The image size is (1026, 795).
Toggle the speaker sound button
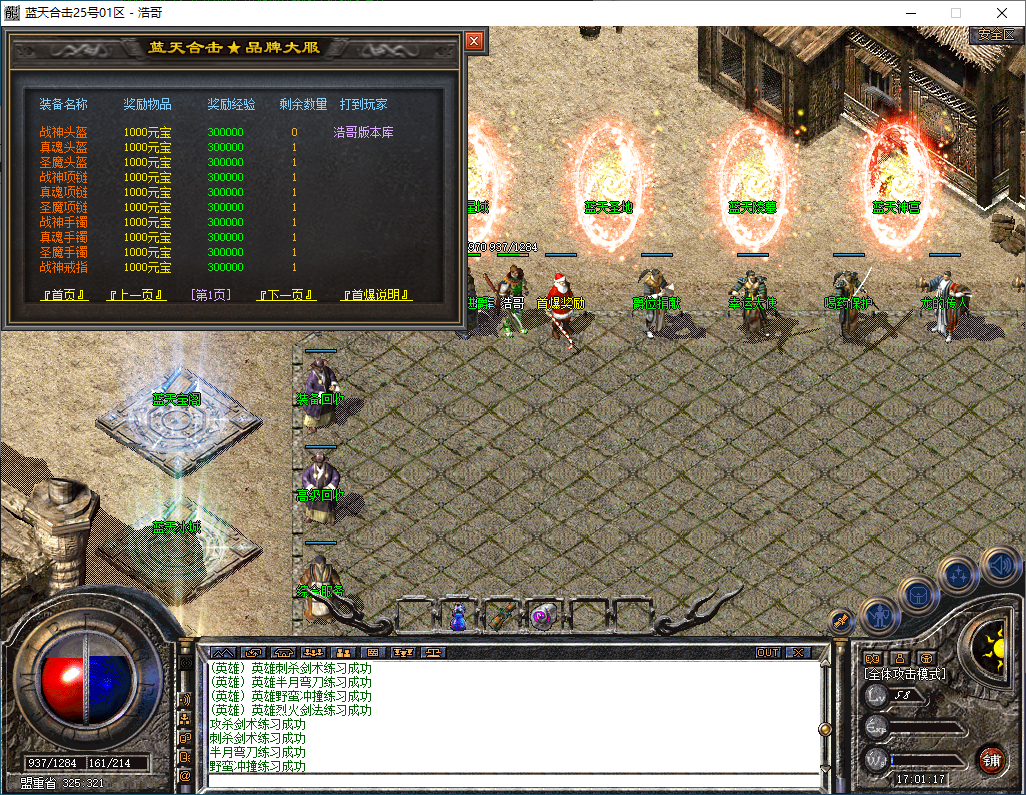999,565
